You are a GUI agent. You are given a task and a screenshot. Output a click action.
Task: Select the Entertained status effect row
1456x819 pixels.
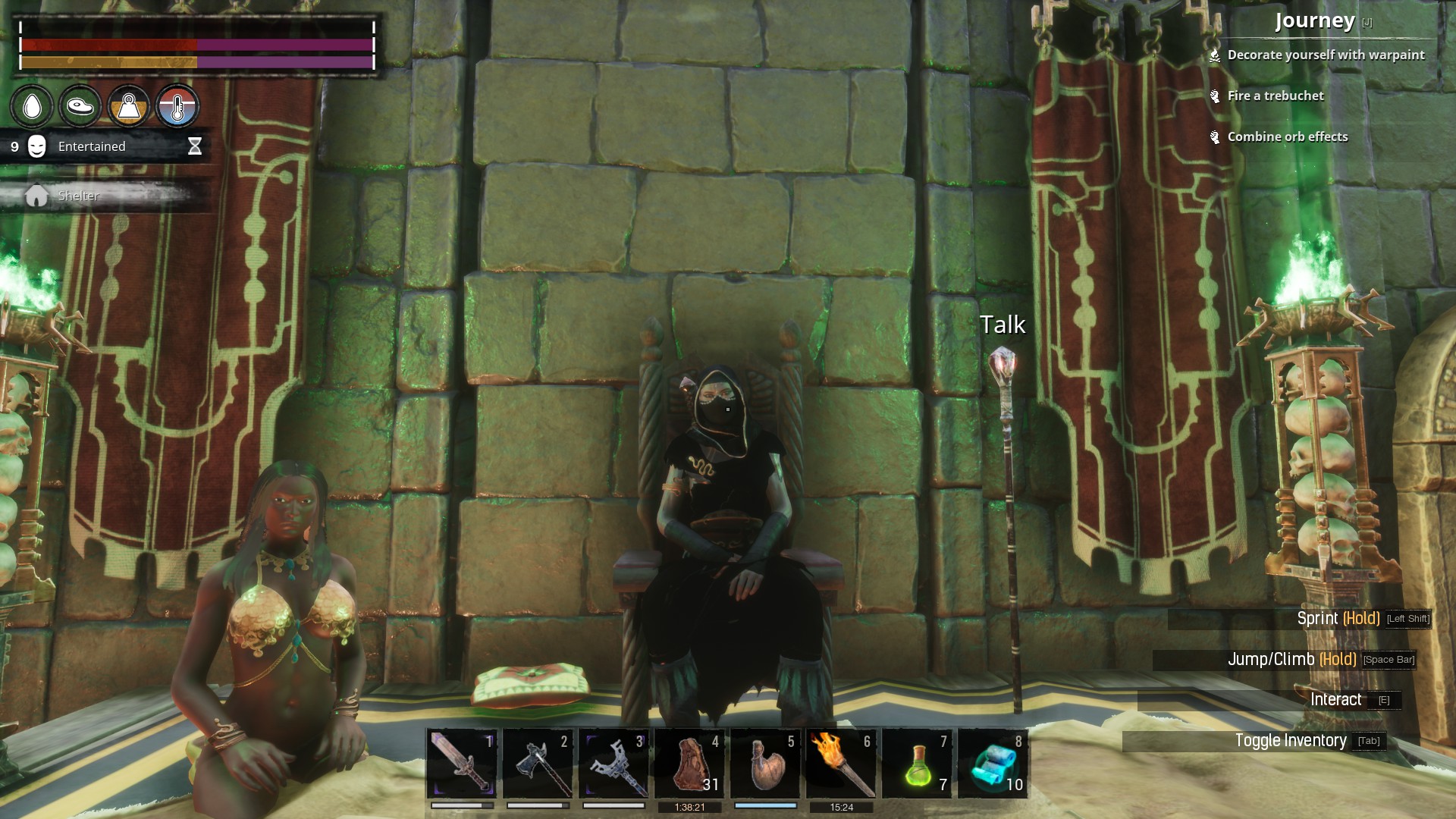point(105,146)
